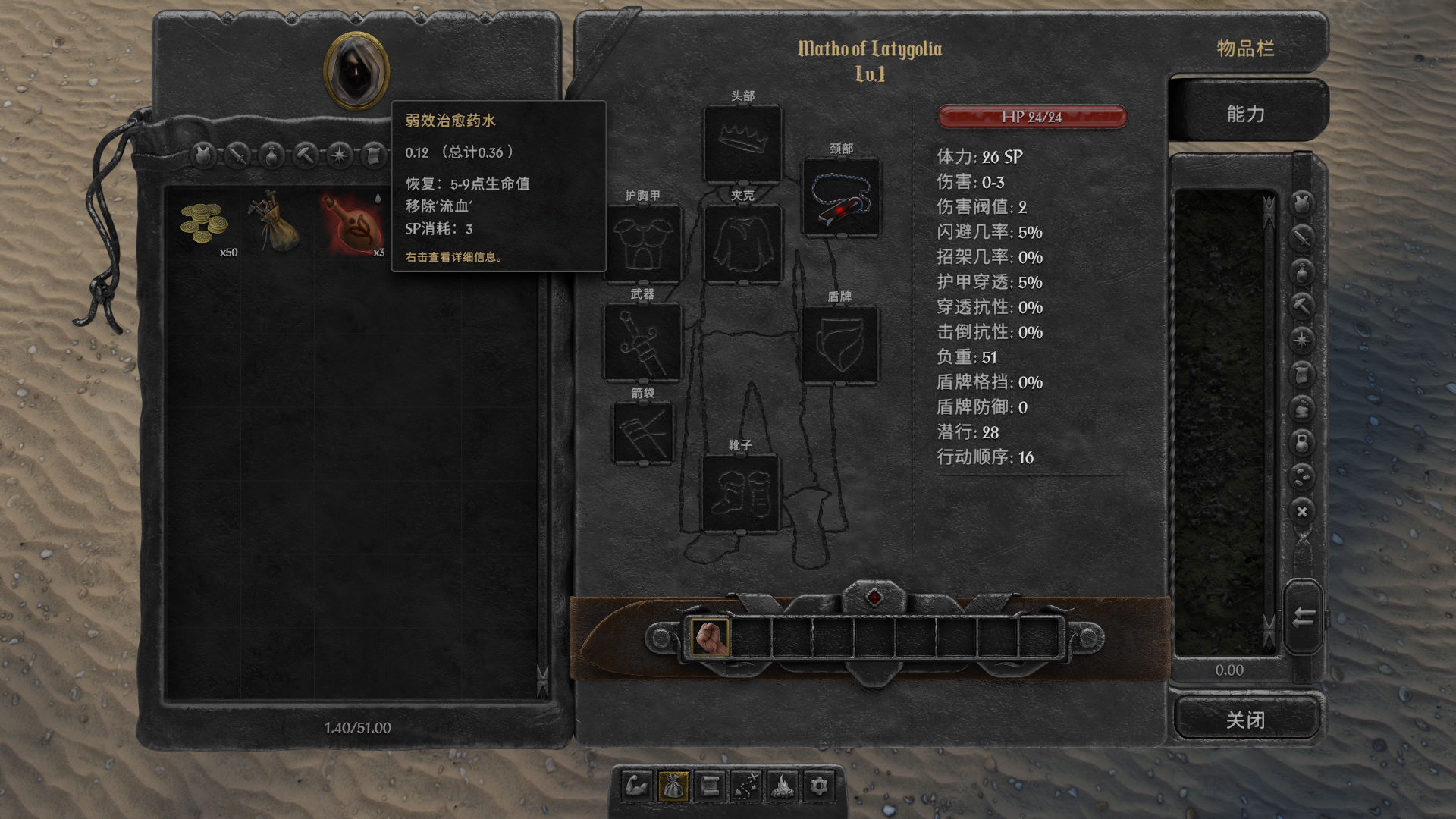Open the world map from the bottom bar
Viewport: 1456px width, 819px height.
[746, 786]
